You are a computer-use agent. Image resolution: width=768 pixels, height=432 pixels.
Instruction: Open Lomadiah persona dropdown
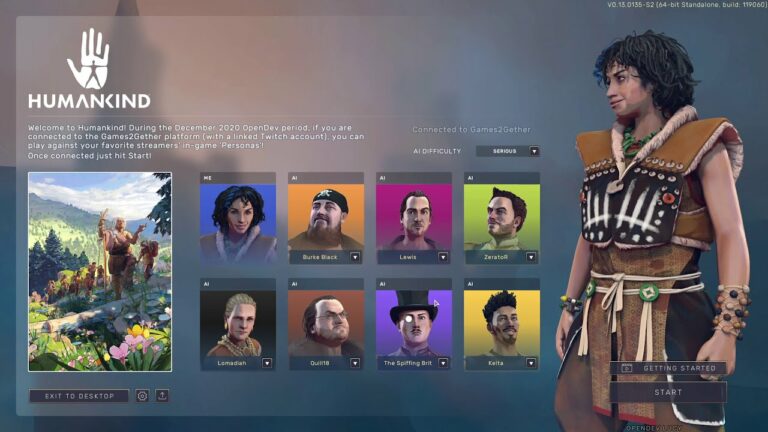click(x=267, y=363)
